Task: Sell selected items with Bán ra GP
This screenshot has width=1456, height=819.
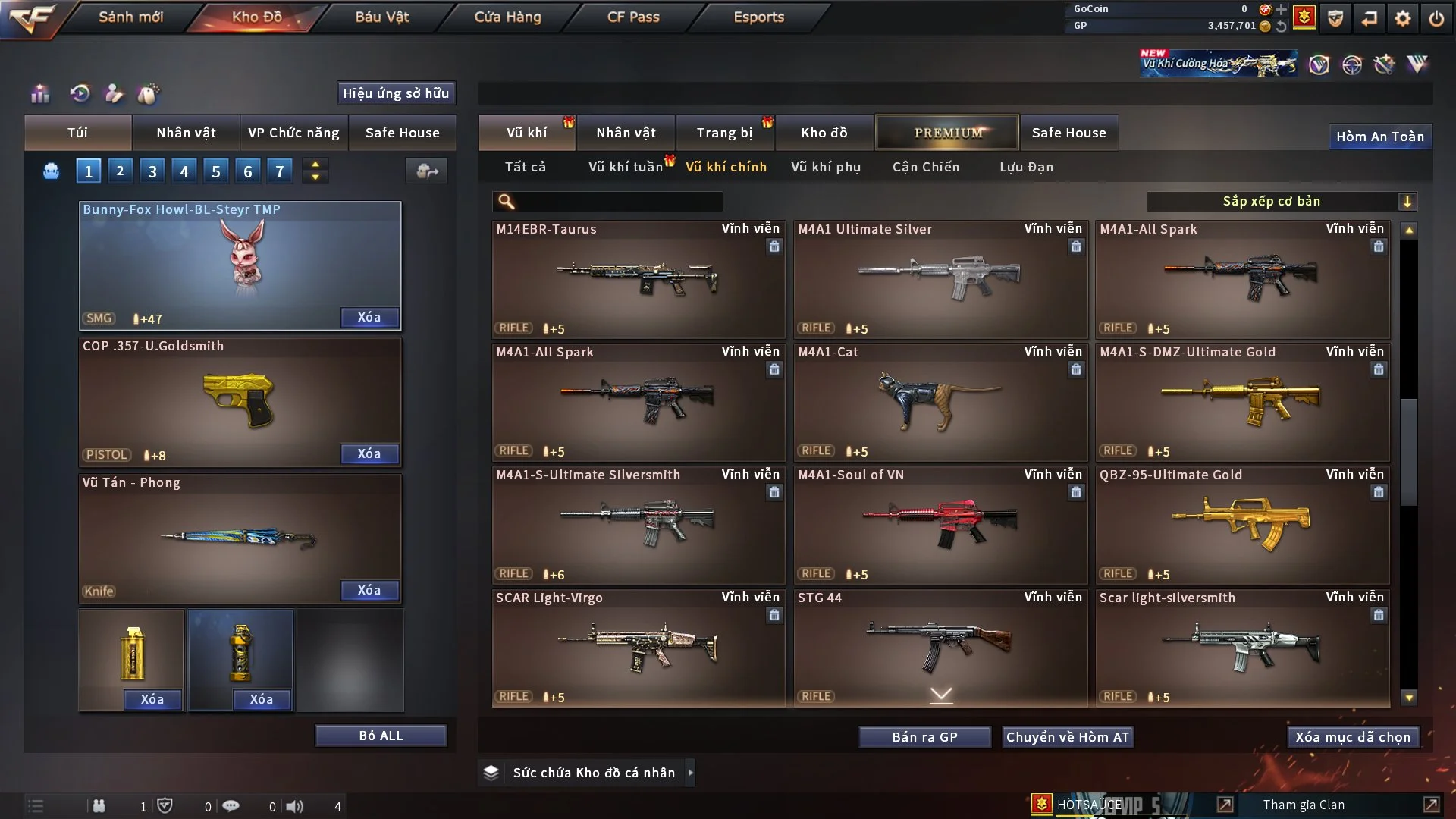Action: (924, 737)
